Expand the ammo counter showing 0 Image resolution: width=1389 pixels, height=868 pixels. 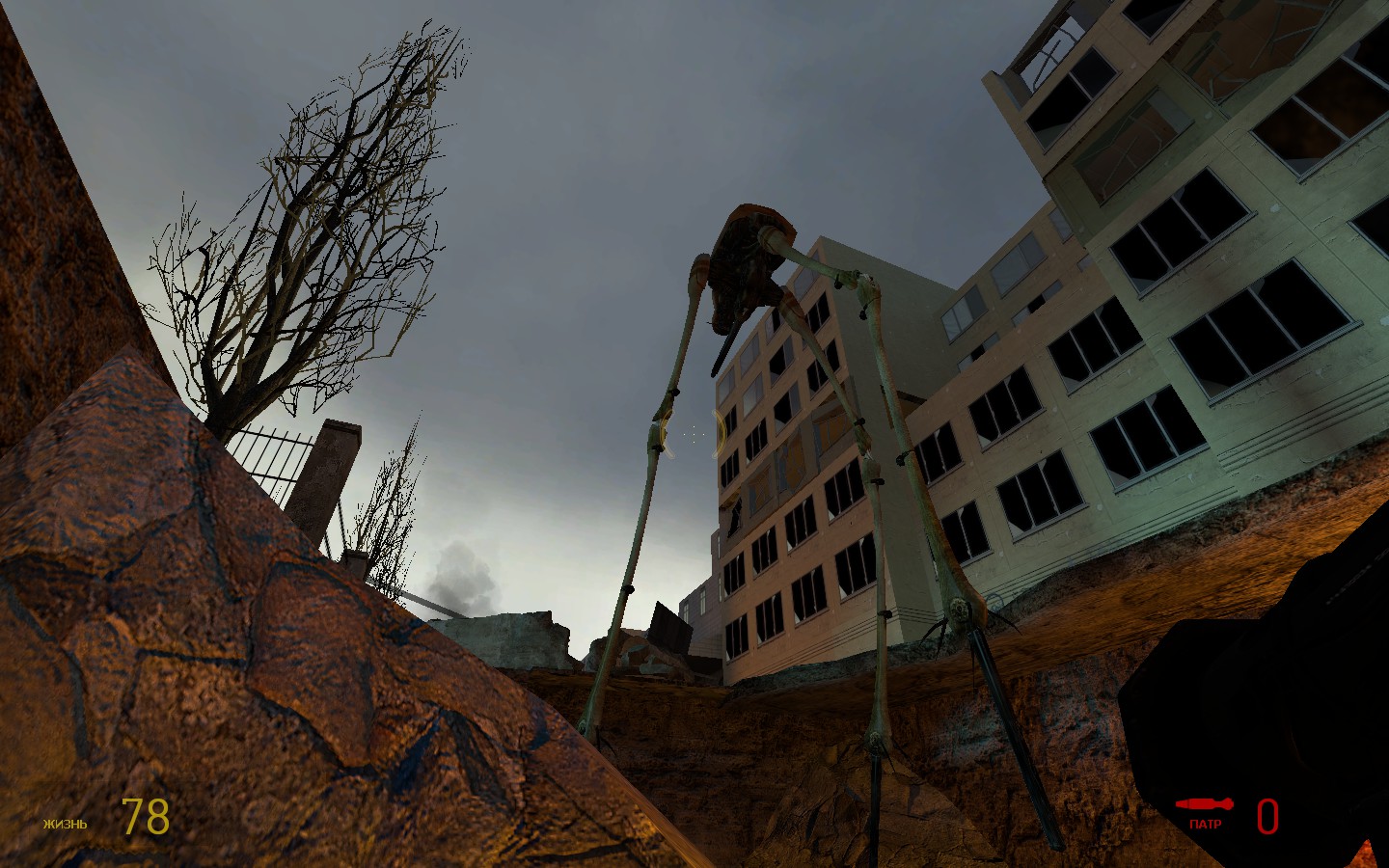[1268, 817]
